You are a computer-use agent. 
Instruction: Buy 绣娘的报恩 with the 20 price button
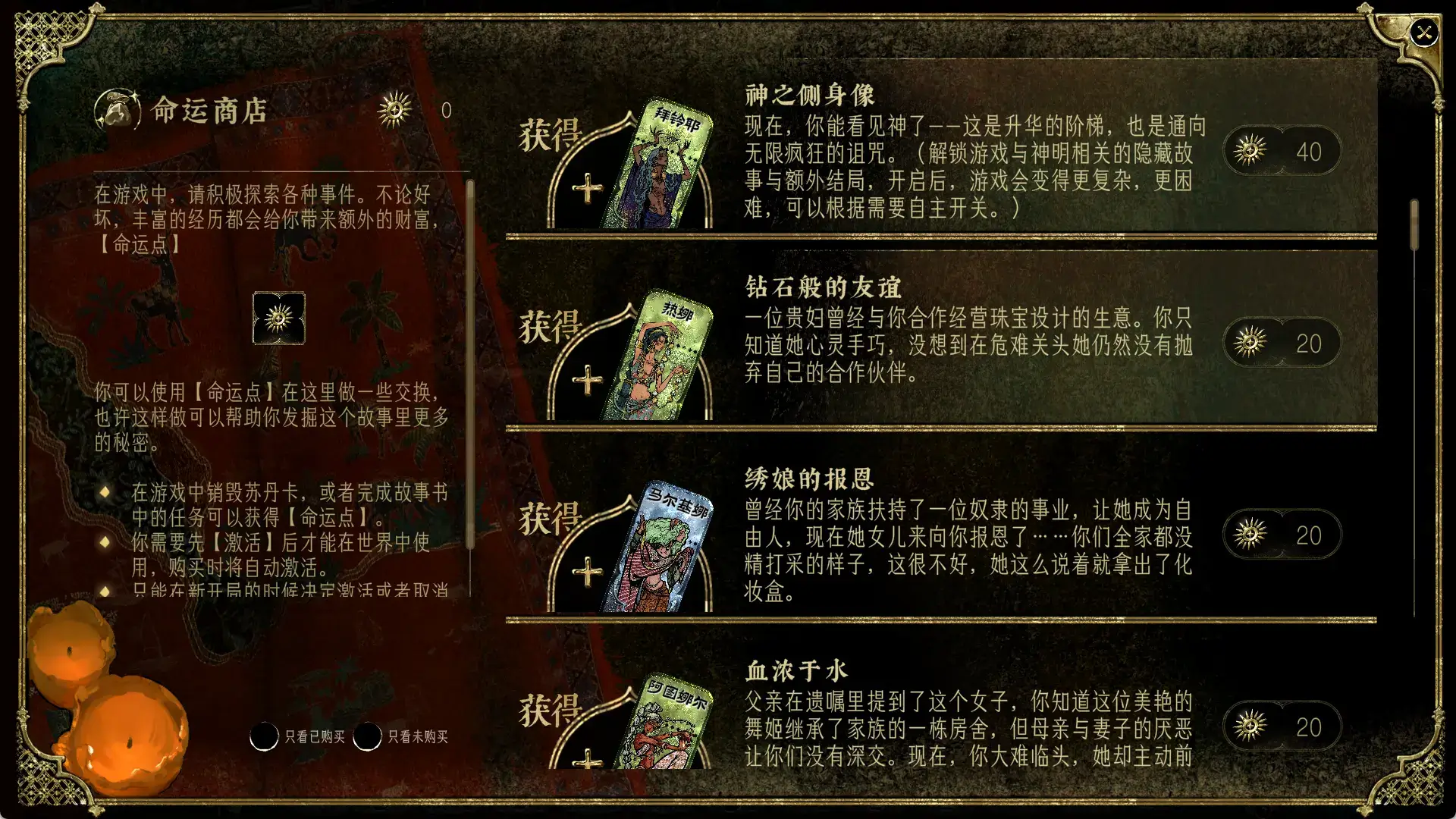1282,534
